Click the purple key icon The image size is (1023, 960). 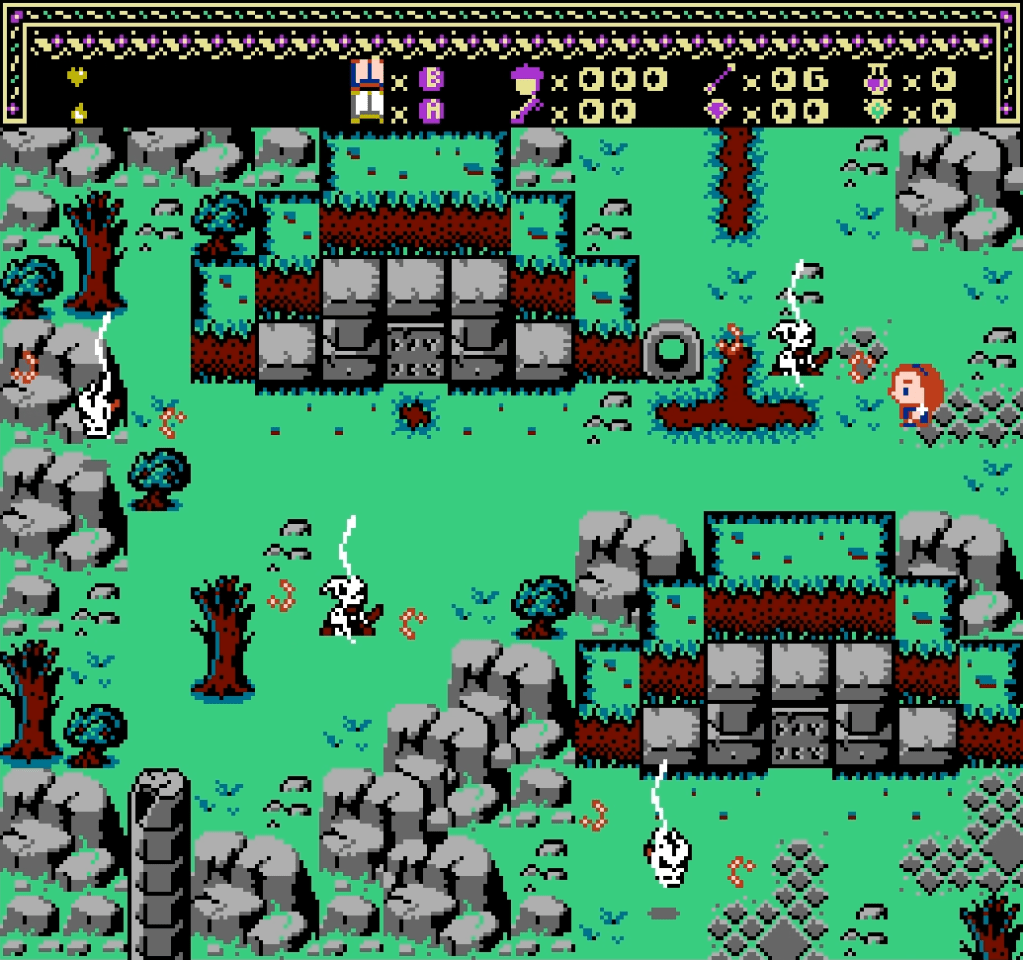pos(526,110)
